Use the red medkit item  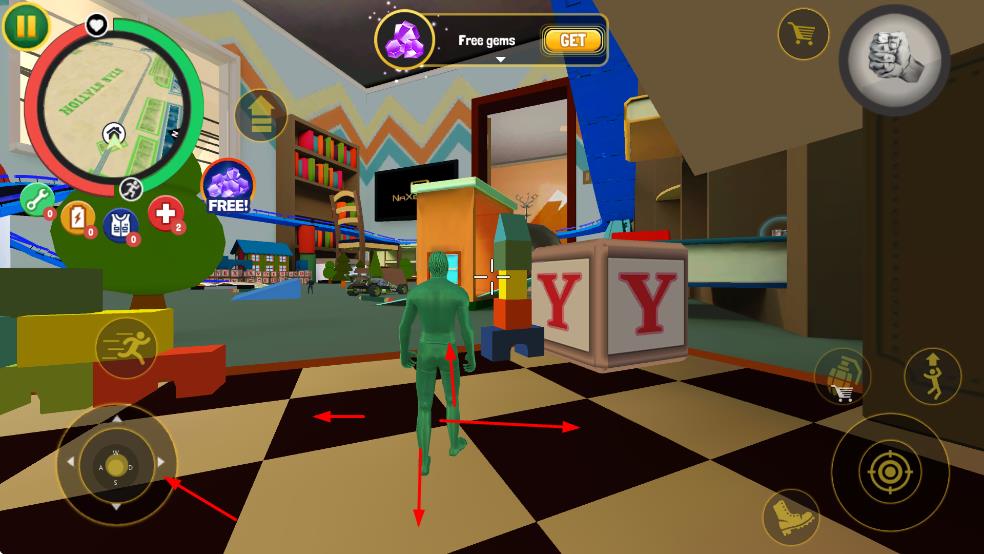[x=166, y=213]
